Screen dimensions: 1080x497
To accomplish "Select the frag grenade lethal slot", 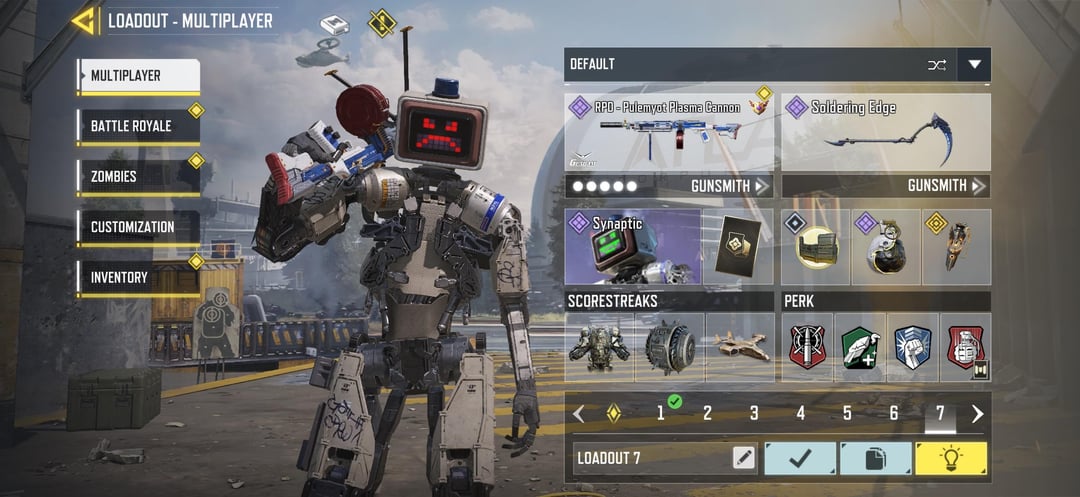I will [886, 248].
